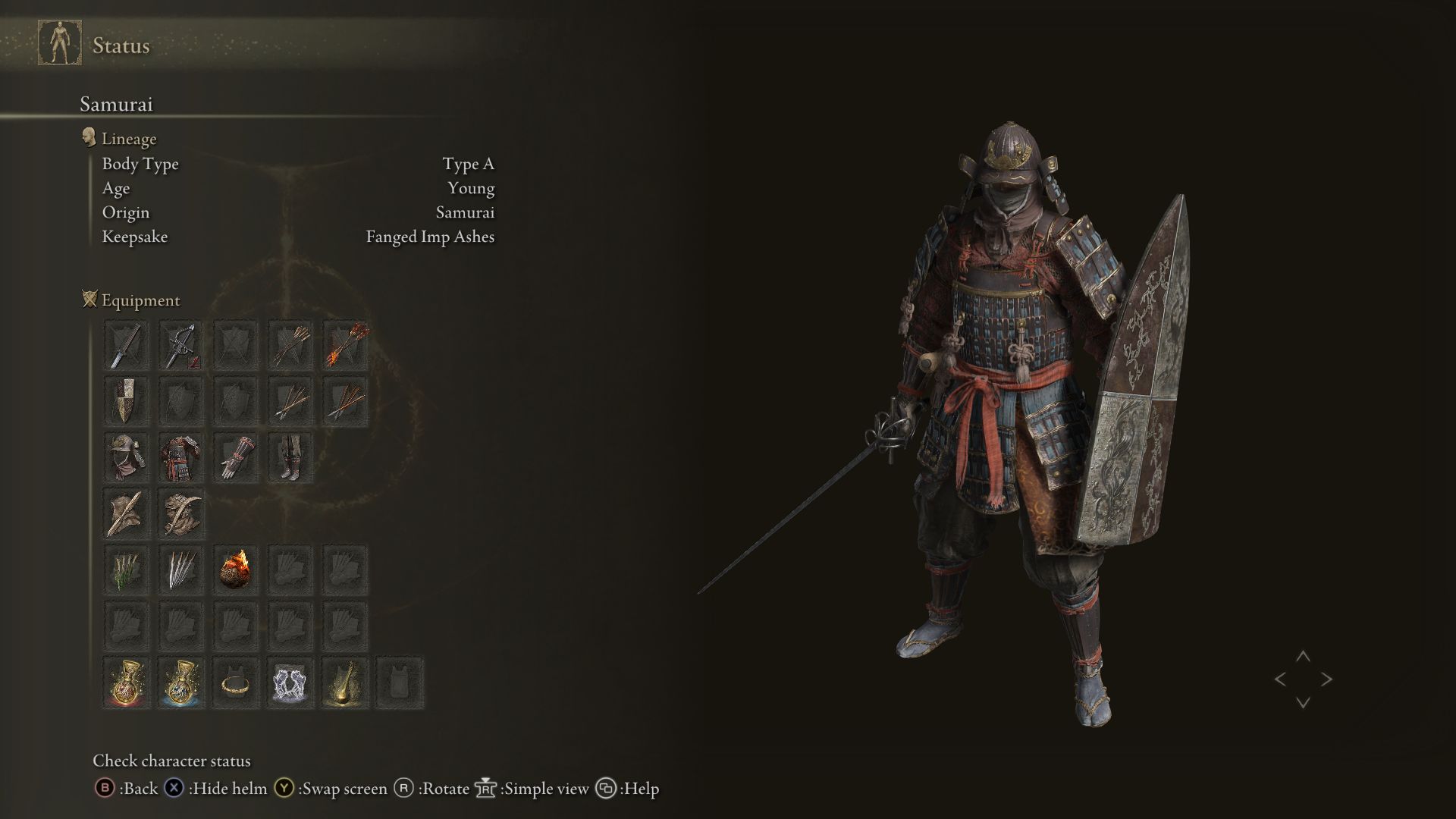Image resolution: width=1456 pixels, height=819 pixels.
Task: Inspect the samurai helmet armor slot
Action: point(126,457)
